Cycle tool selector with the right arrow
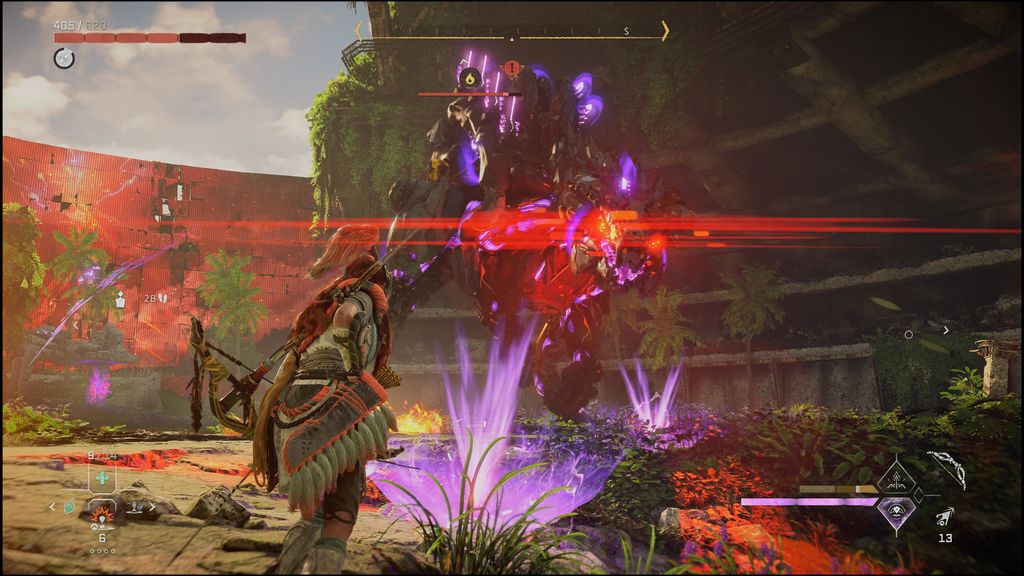 pos(152,507)
